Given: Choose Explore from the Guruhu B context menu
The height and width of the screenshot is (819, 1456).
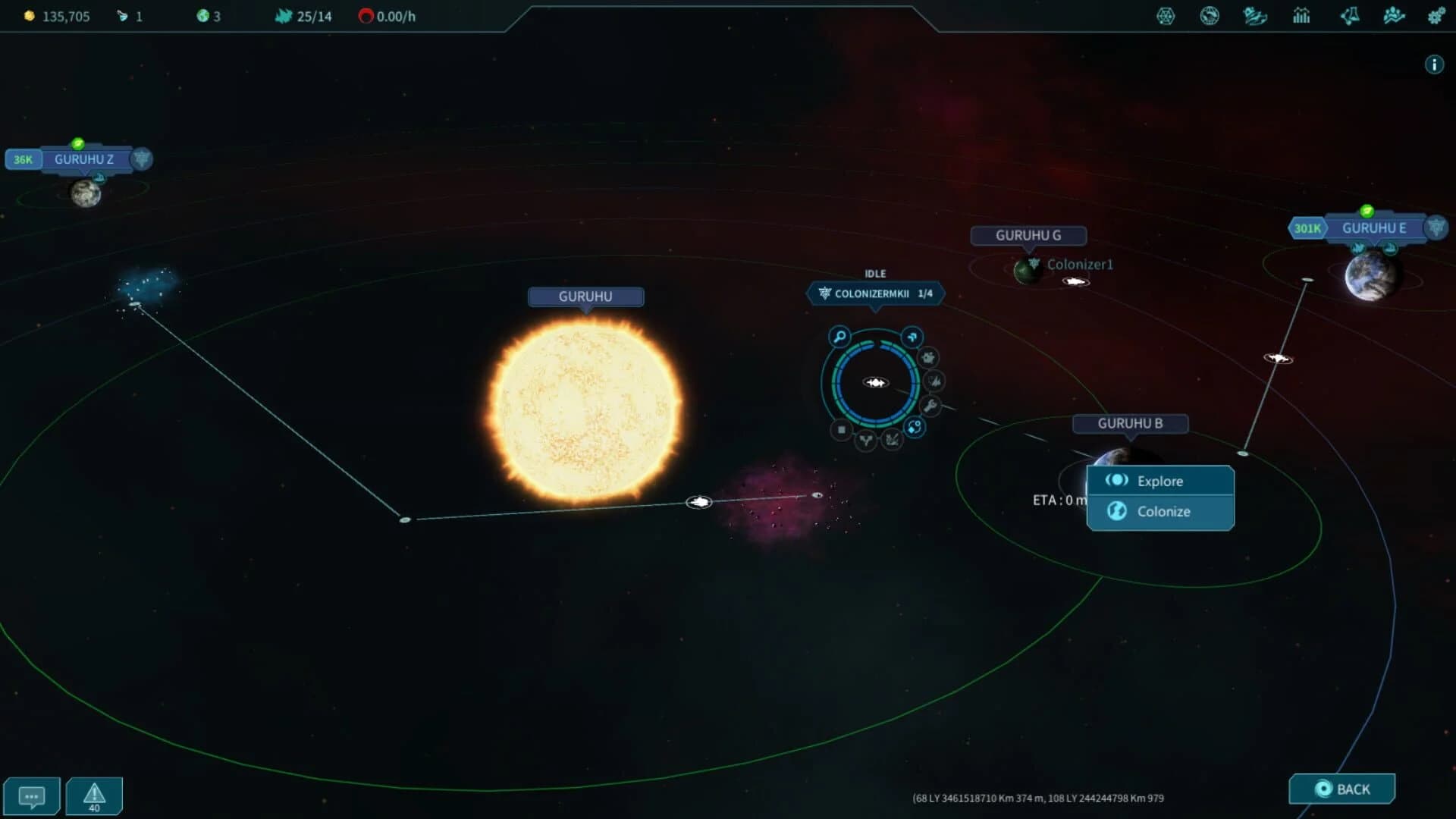Looking at the screenshot, I should click(1159, 481).
